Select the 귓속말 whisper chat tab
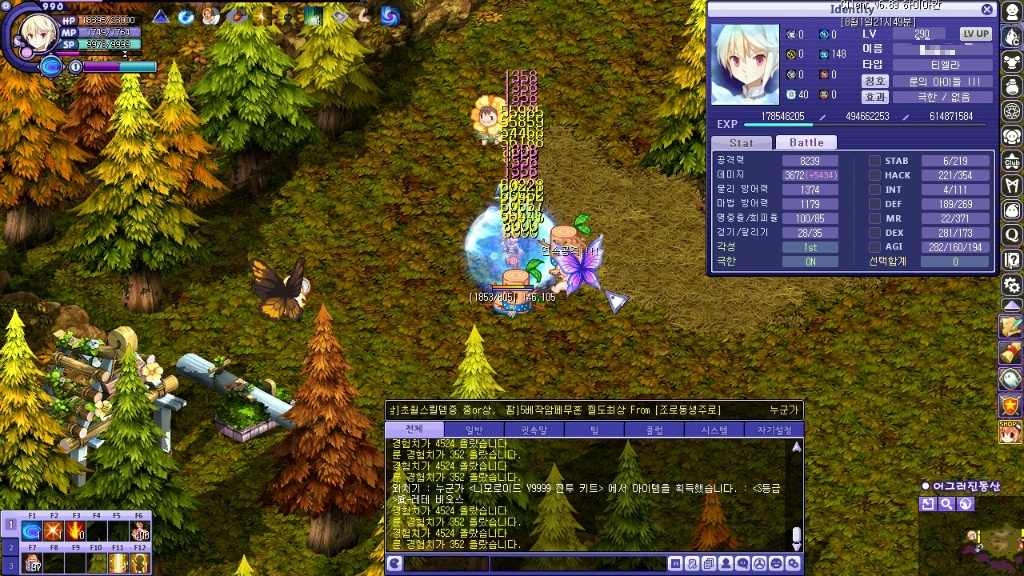The width and height of the screenshot is (1024, 576). click(534, 430)
